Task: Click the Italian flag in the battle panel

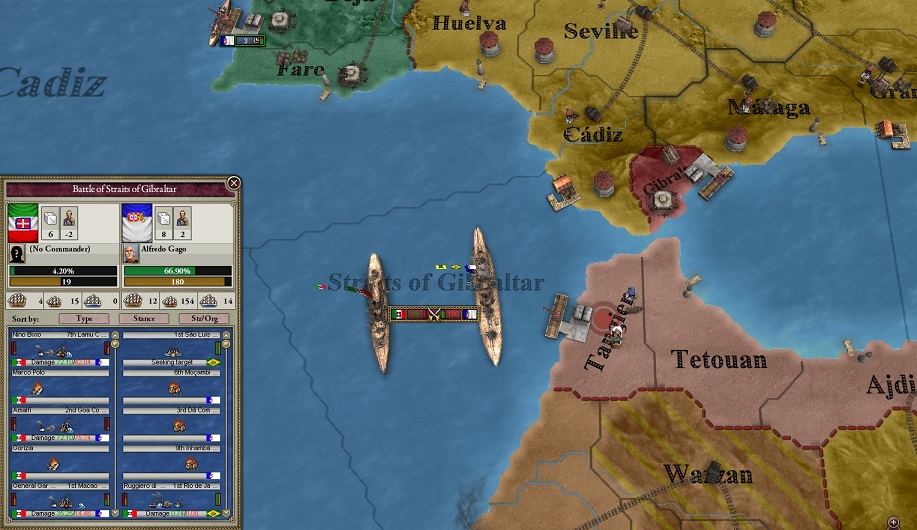Action: 23,220
